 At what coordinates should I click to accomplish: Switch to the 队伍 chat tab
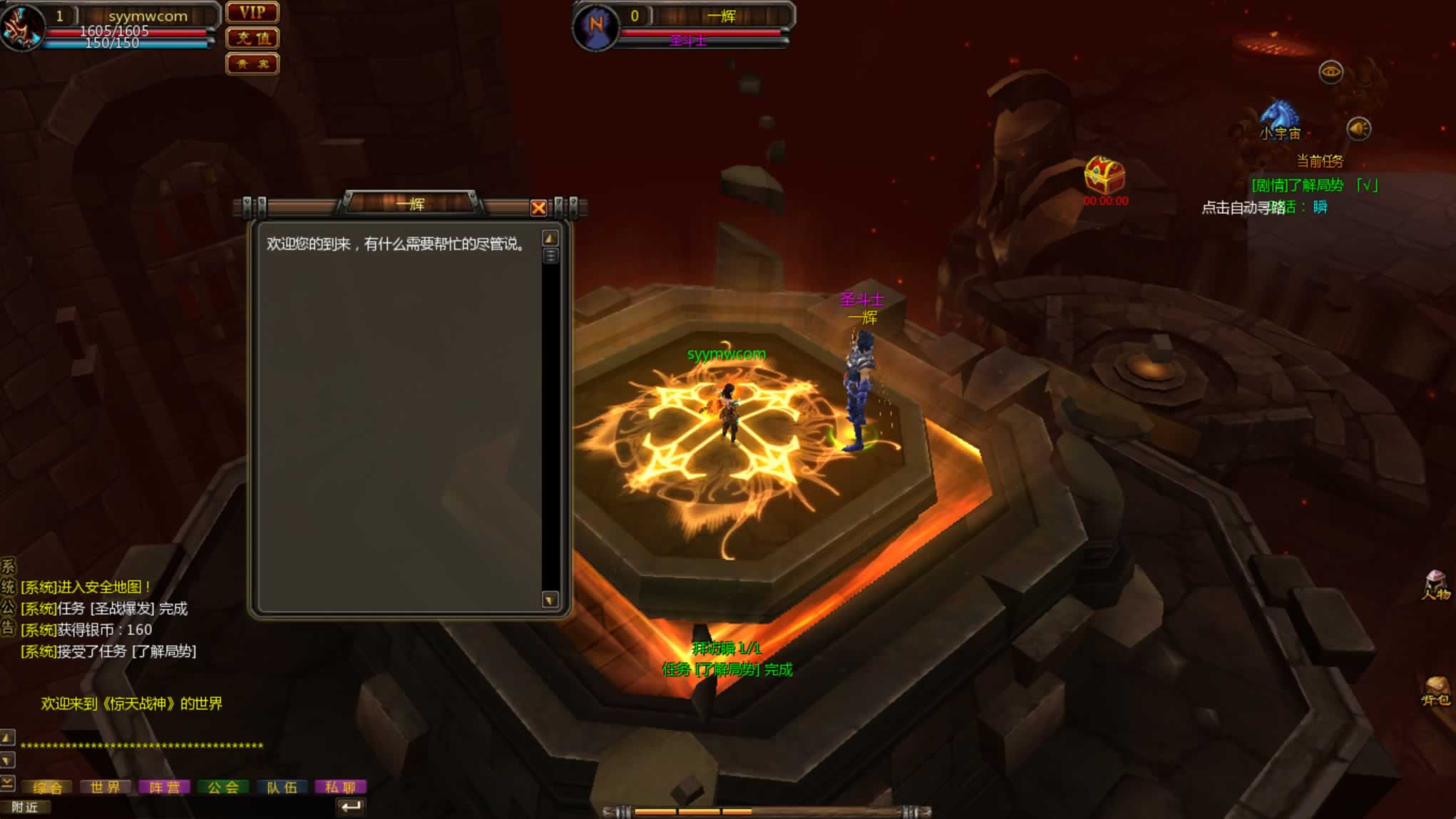pos(282,787)
